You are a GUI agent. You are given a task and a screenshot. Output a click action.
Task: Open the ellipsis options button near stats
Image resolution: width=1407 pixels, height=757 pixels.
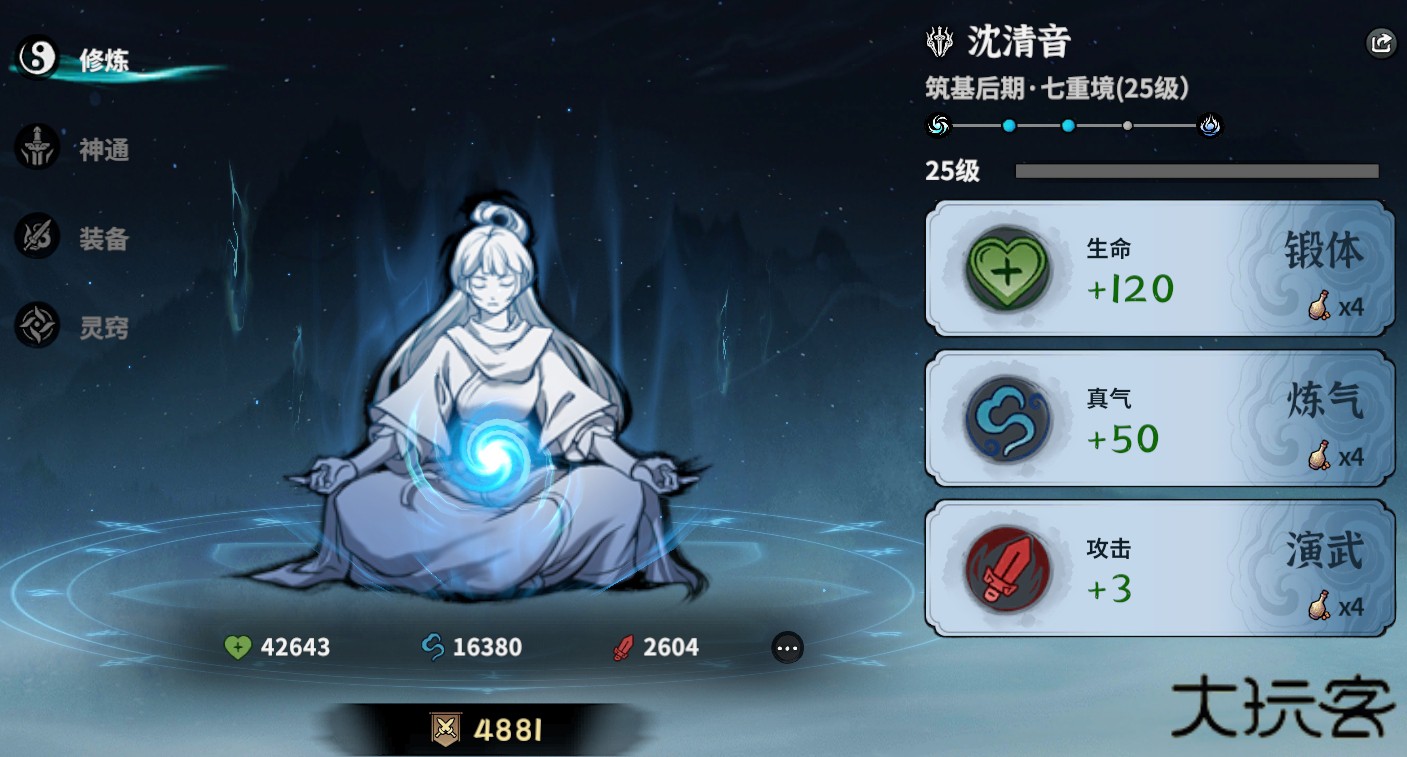point(787,648)
